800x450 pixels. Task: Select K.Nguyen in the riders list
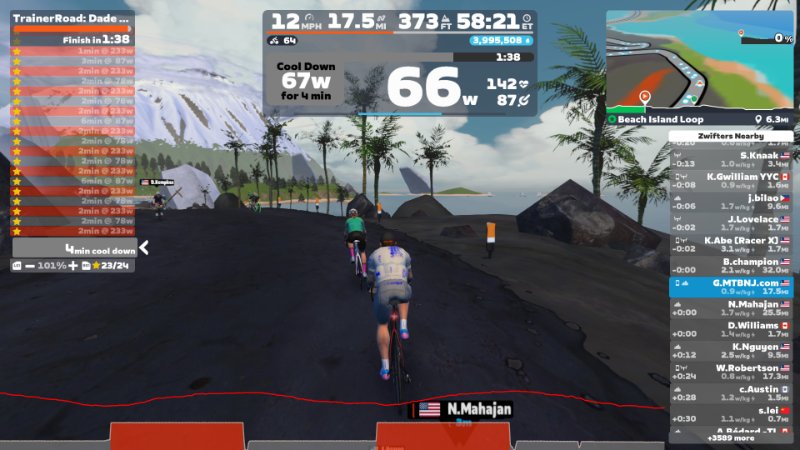pos(731,351)
